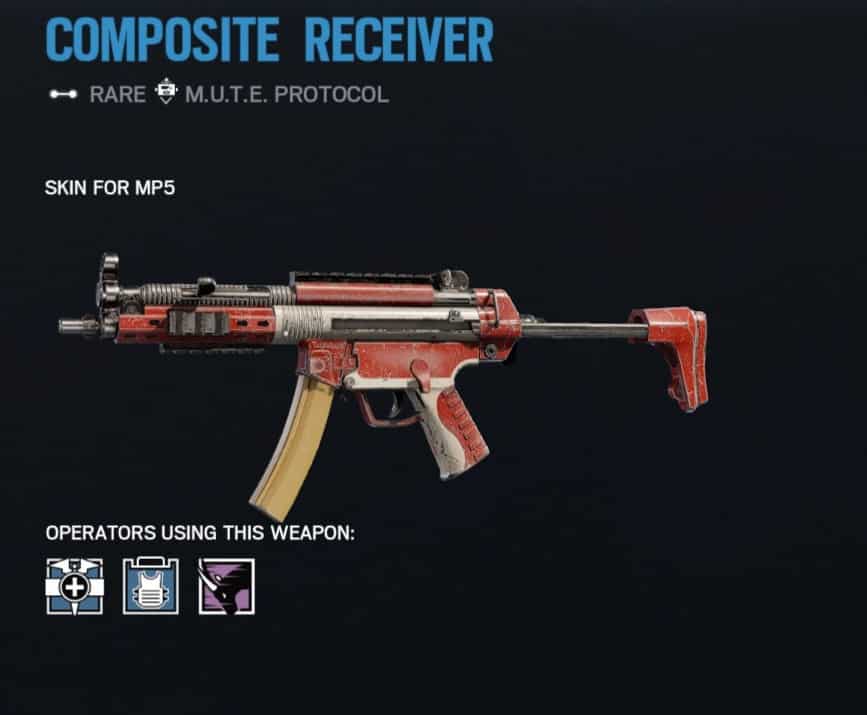Viewport: 867px width, 715px height.
Task: Click the purple Melusi operator icon
Action: 226,586
